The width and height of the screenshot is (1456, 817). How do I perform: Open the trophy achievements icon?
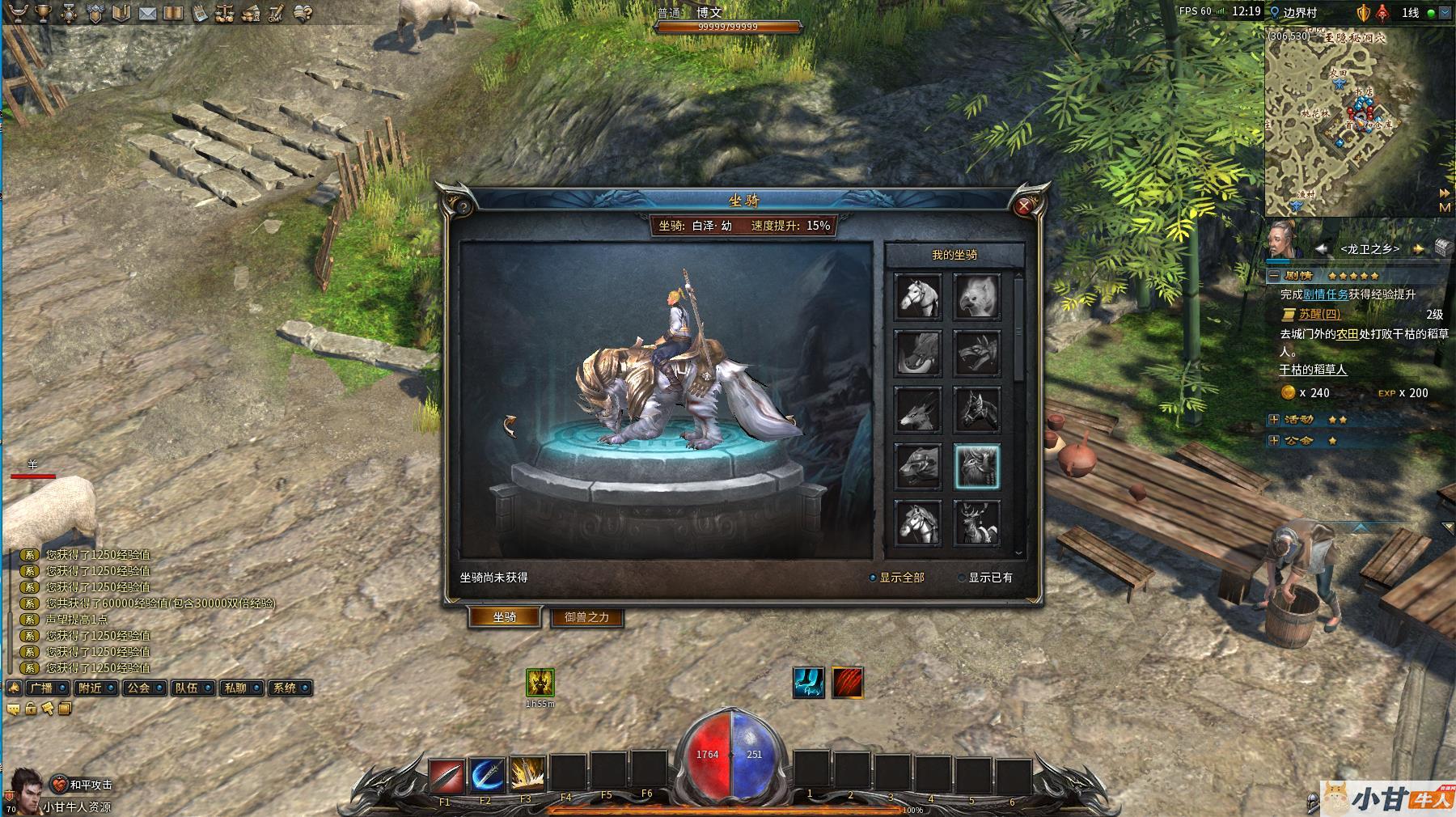pos(44,13)
